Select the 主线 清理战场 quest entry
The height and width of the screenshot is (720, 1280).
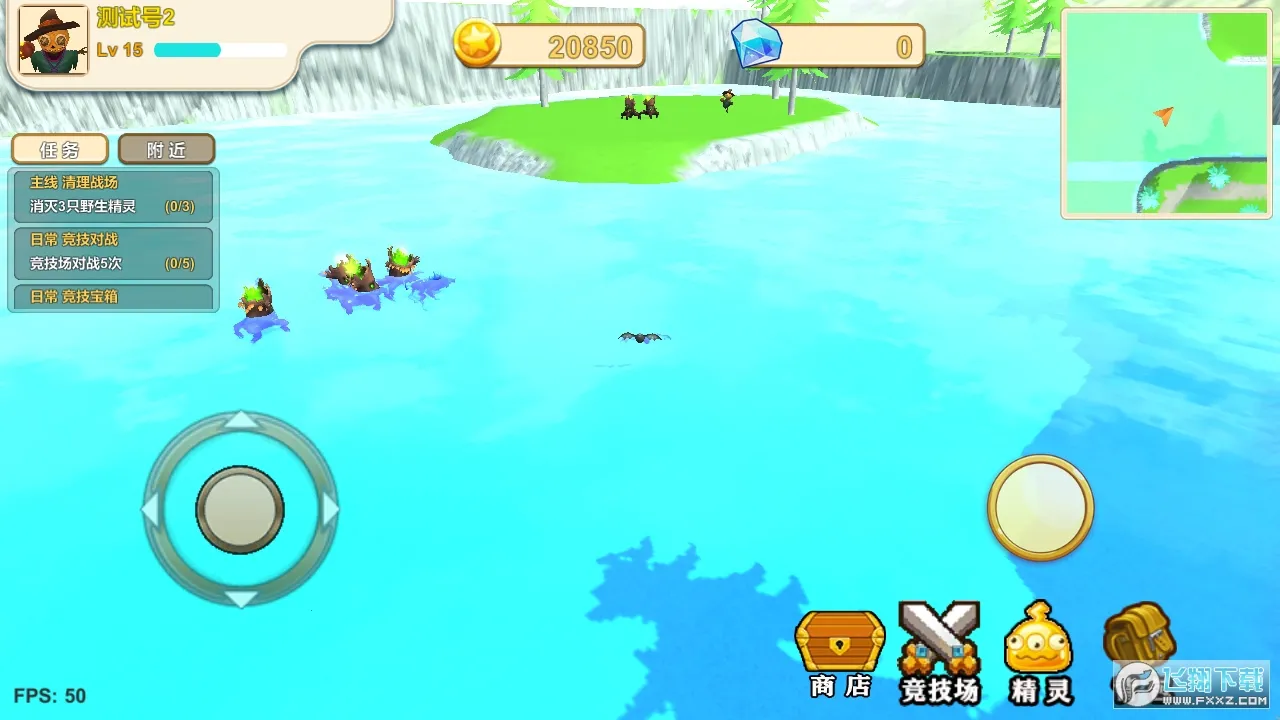pyautogui.click(x=112, y=195)
